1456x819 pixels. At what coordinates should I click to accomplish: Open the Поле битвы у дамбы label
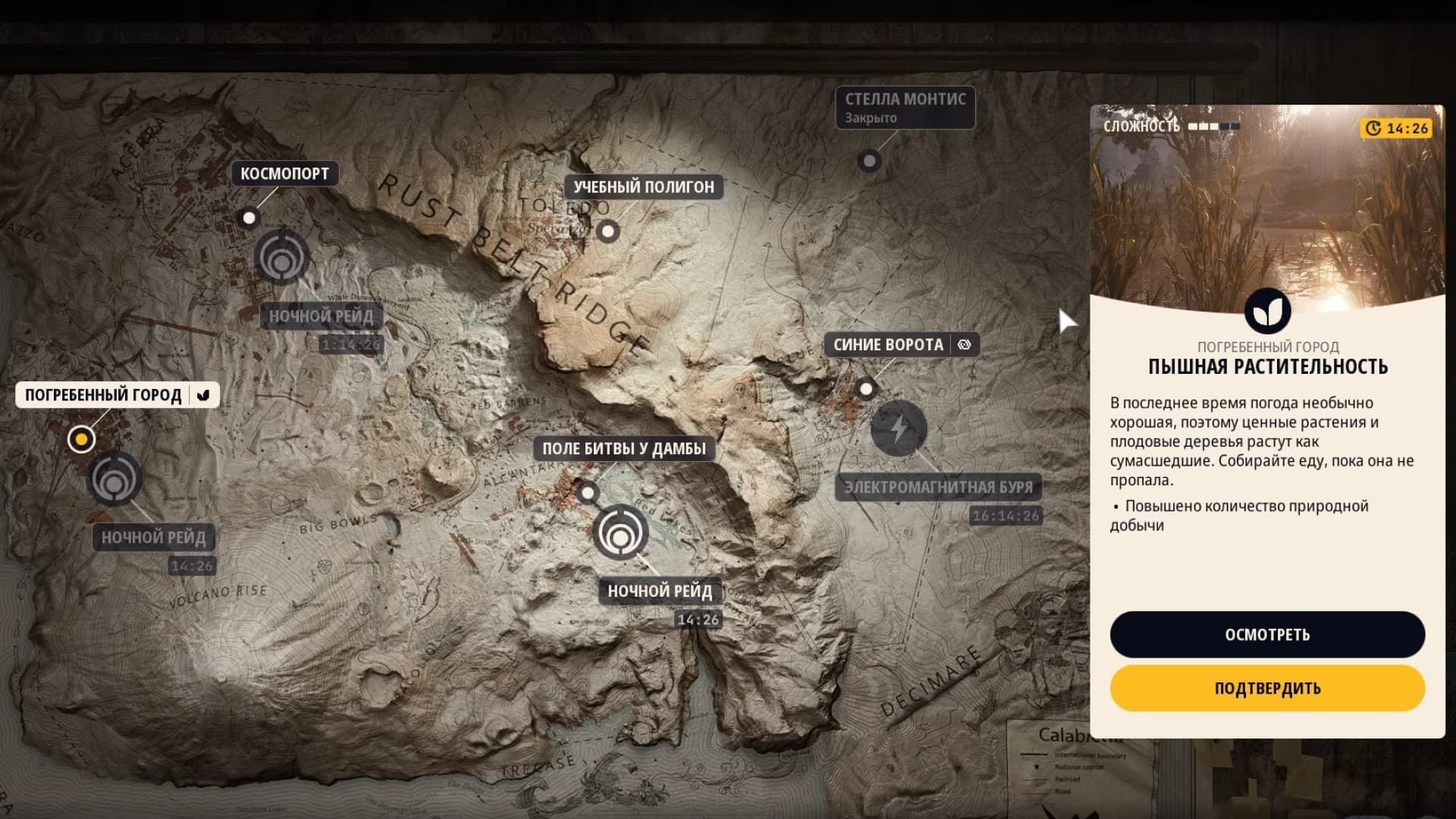pyautogui.click(x=623, y=448)
